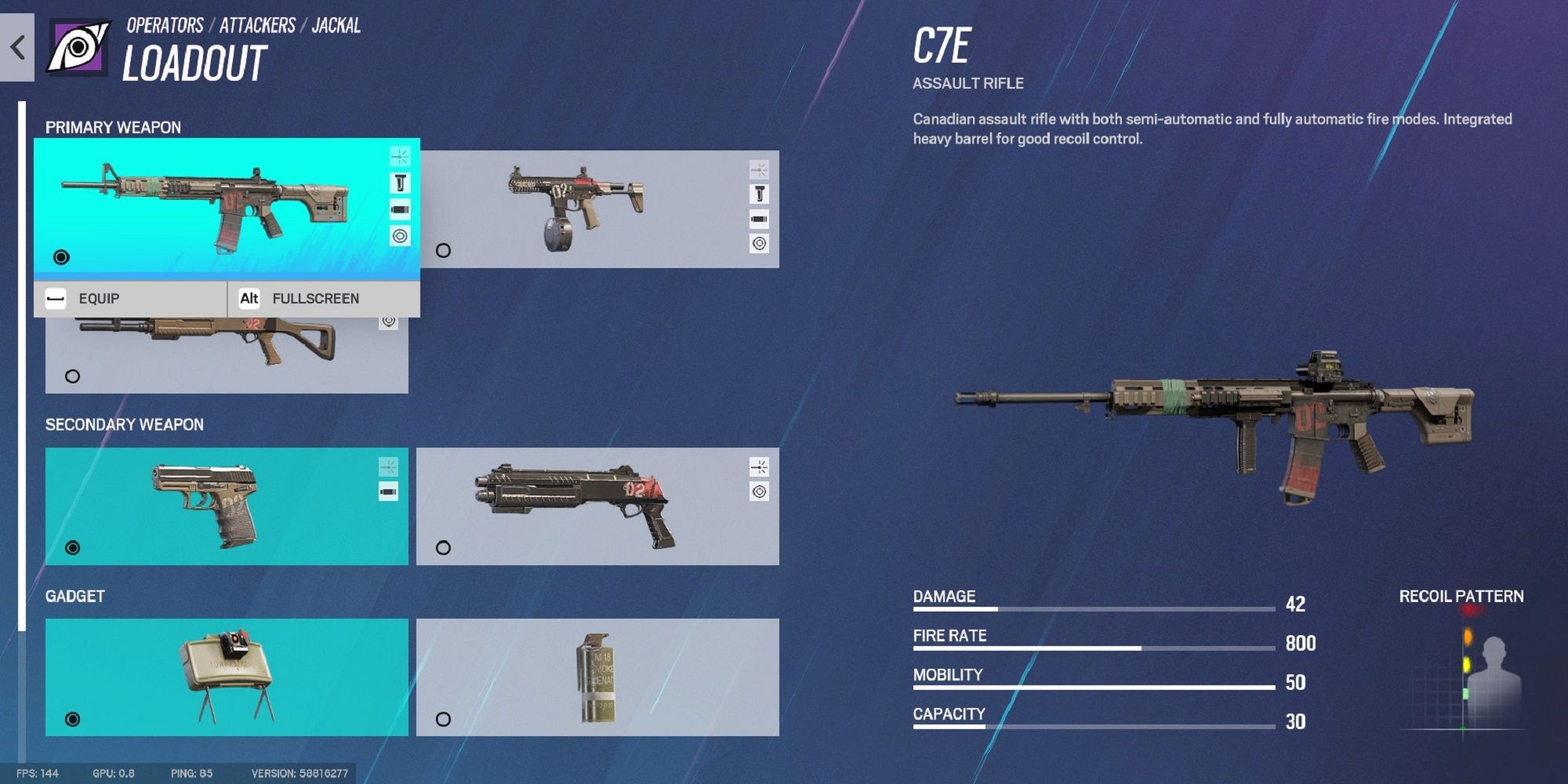Image resolution: width=1568 pixels, height=784 pixels.
Task: Select the second primary weapon radio button
Action: pos(441,251)
